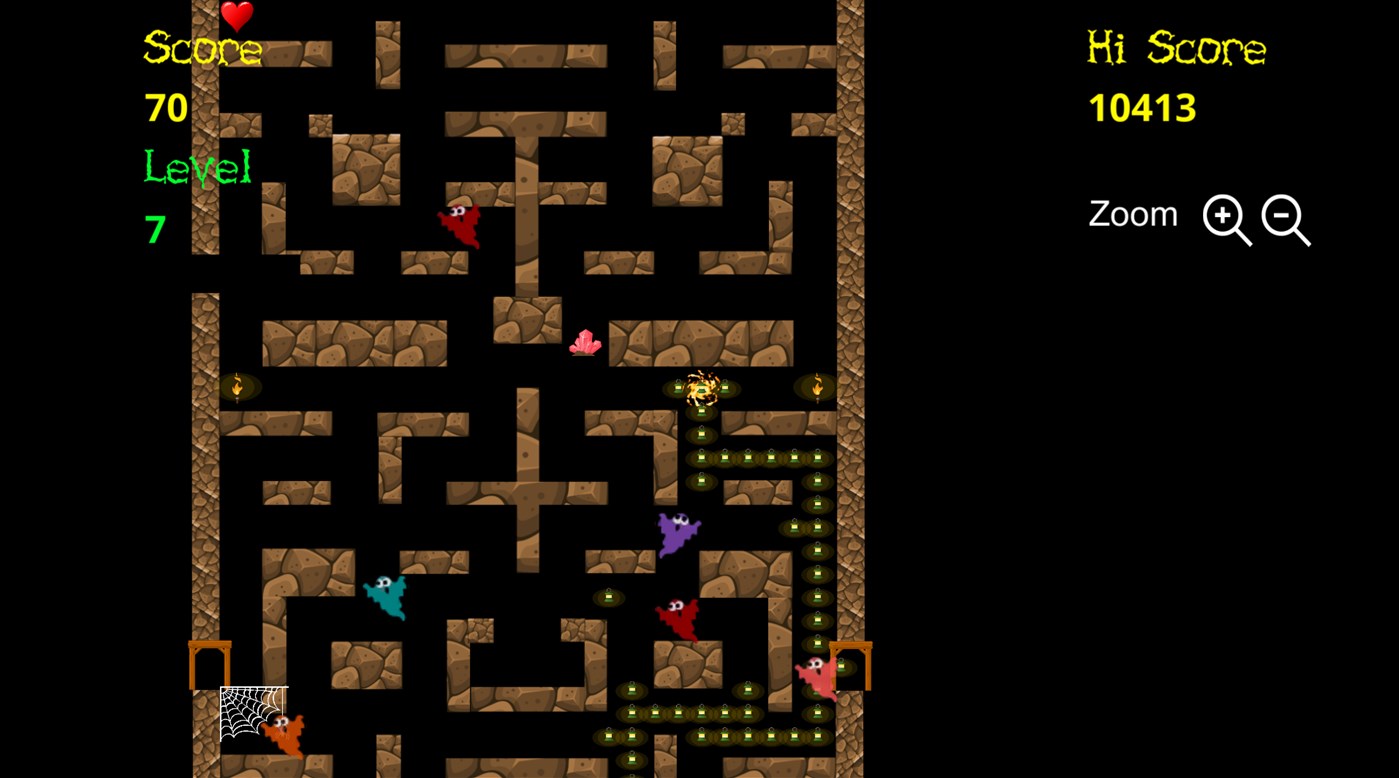
Task: Select the Level number 7
Action: [155, 228]
